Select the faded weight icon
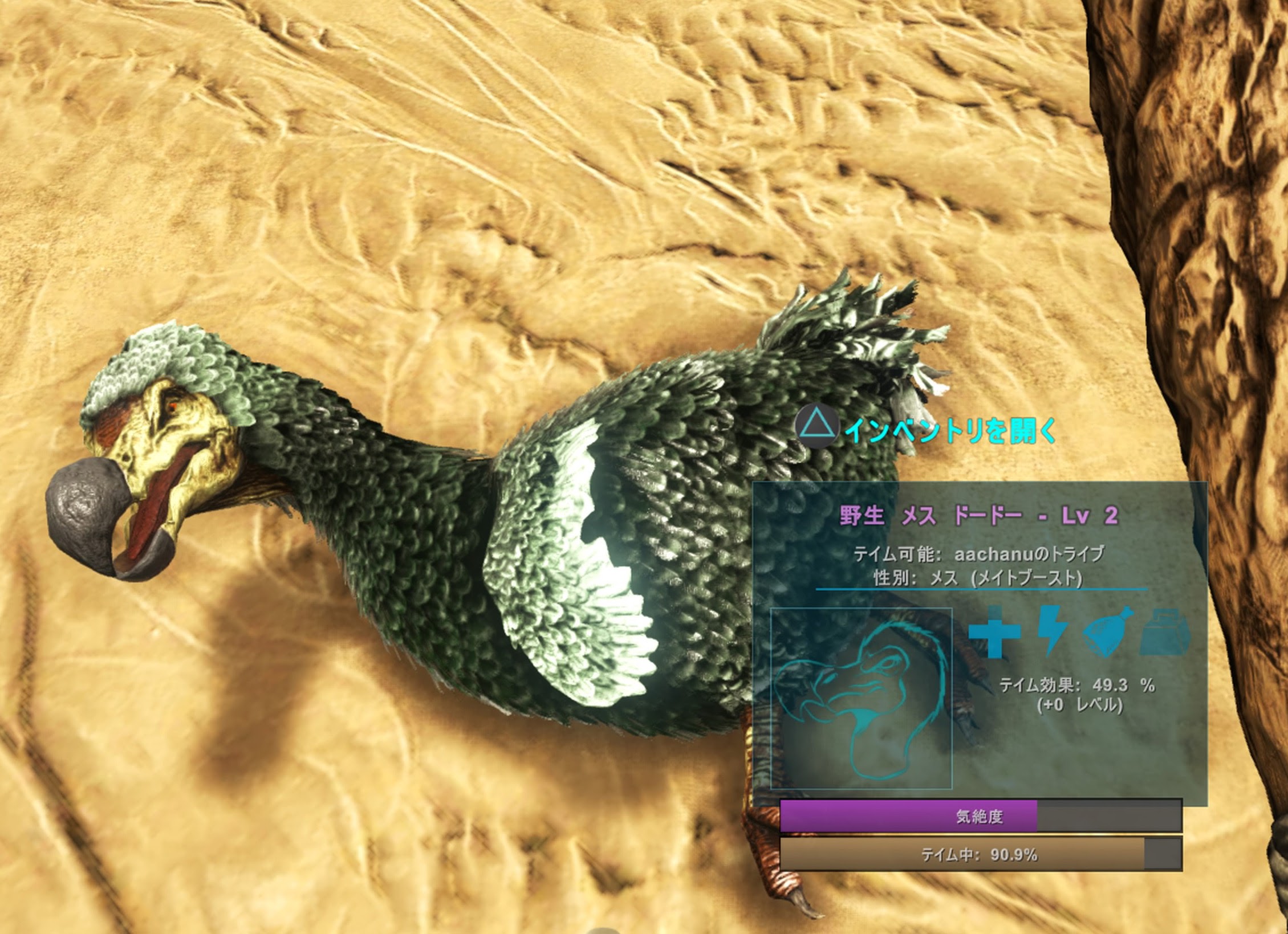Viewport: 1288px width, 934px height. click(1164, 633)
